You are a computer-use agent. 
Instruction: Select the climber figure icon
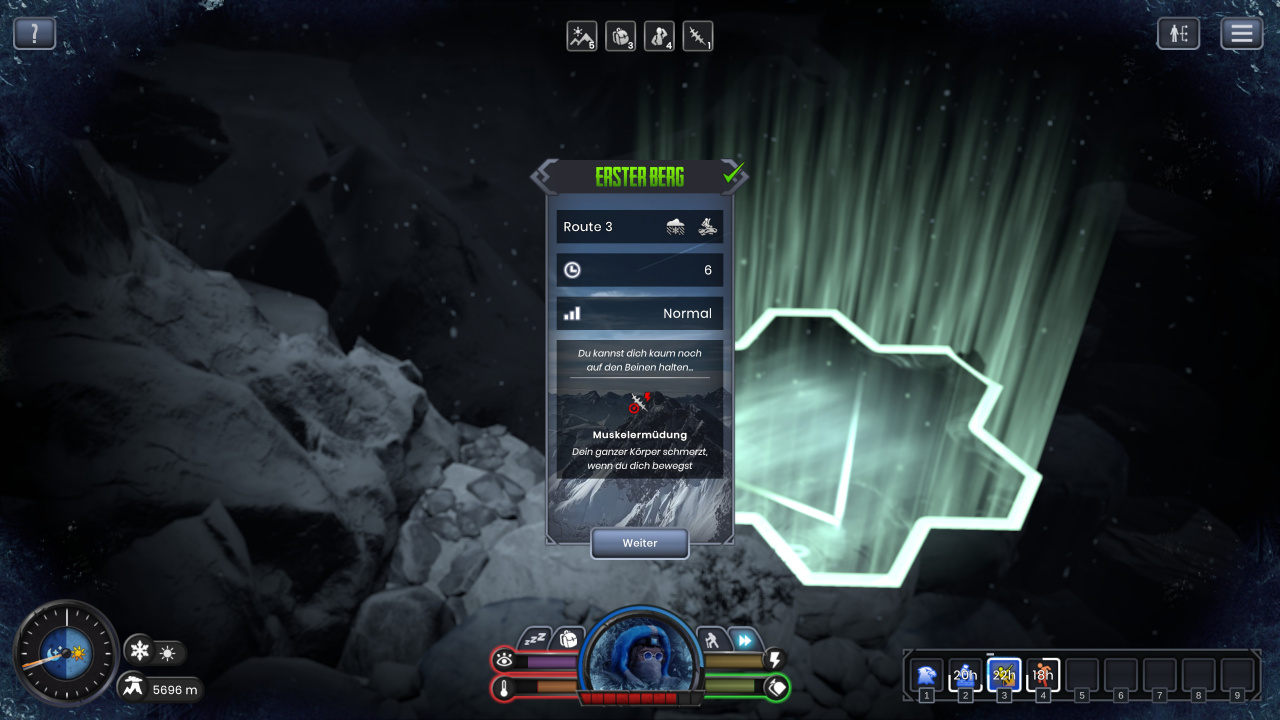[x=659, y=37]
